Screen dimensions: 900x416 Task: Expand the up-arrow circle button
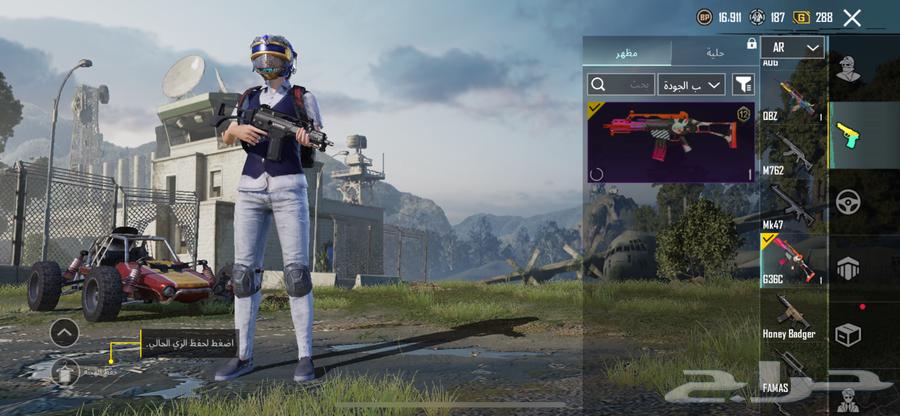(64, 332)
